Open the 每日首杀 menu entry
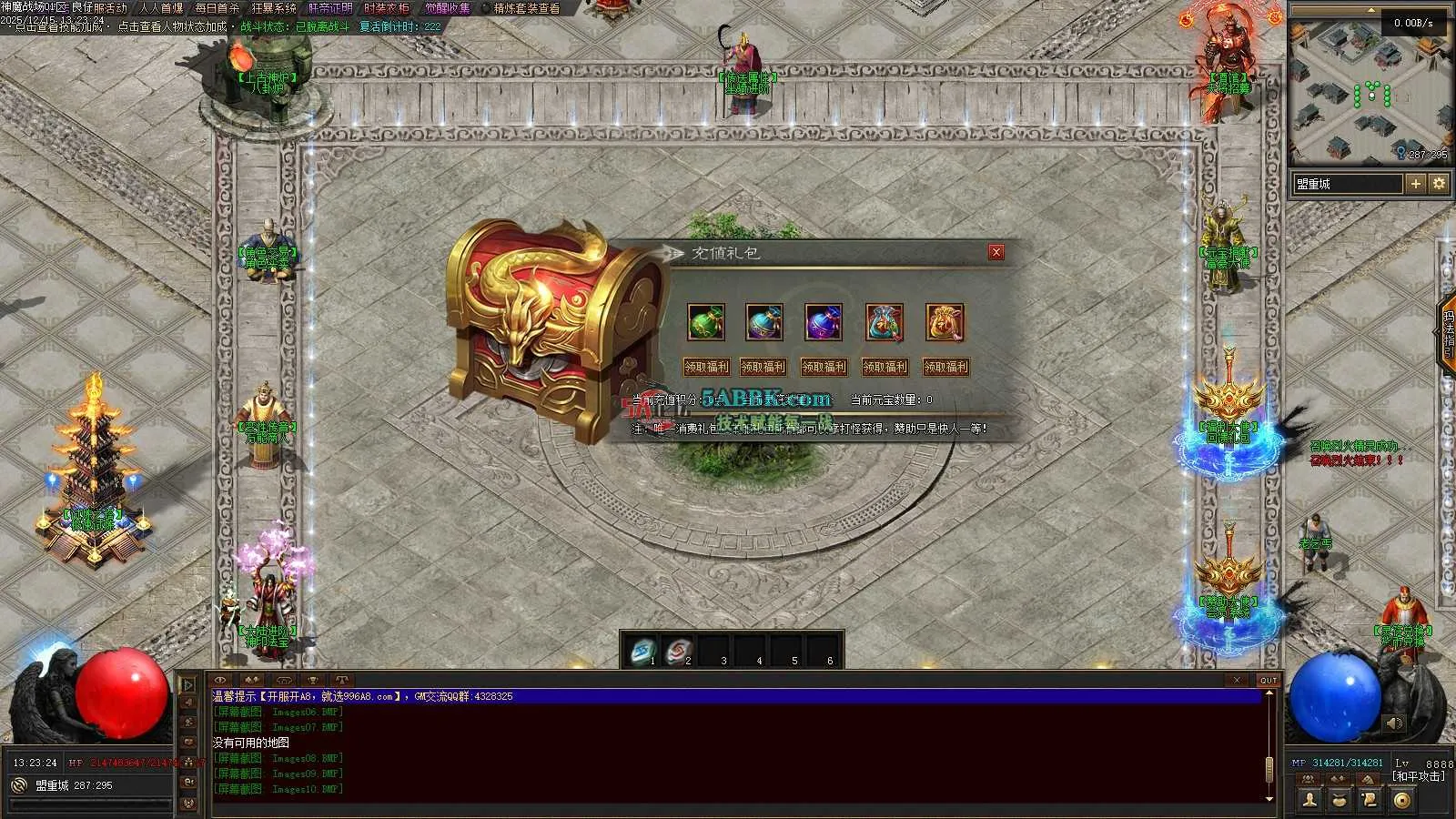1456x819 pixels. (217, 8)
